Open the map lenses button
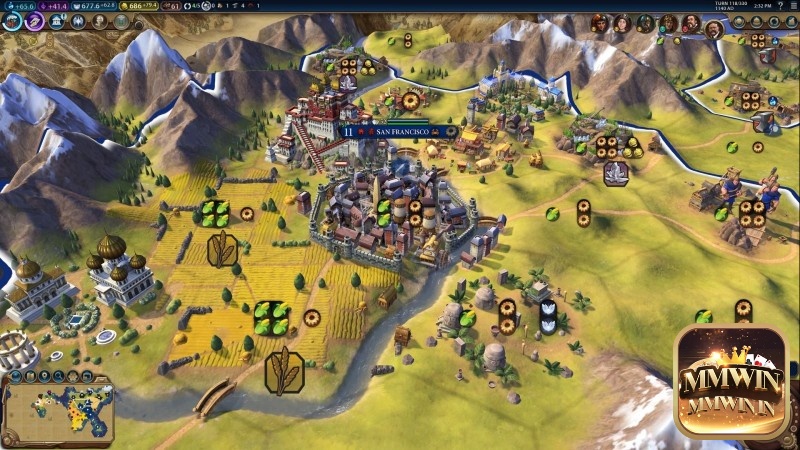 point(16,378)
